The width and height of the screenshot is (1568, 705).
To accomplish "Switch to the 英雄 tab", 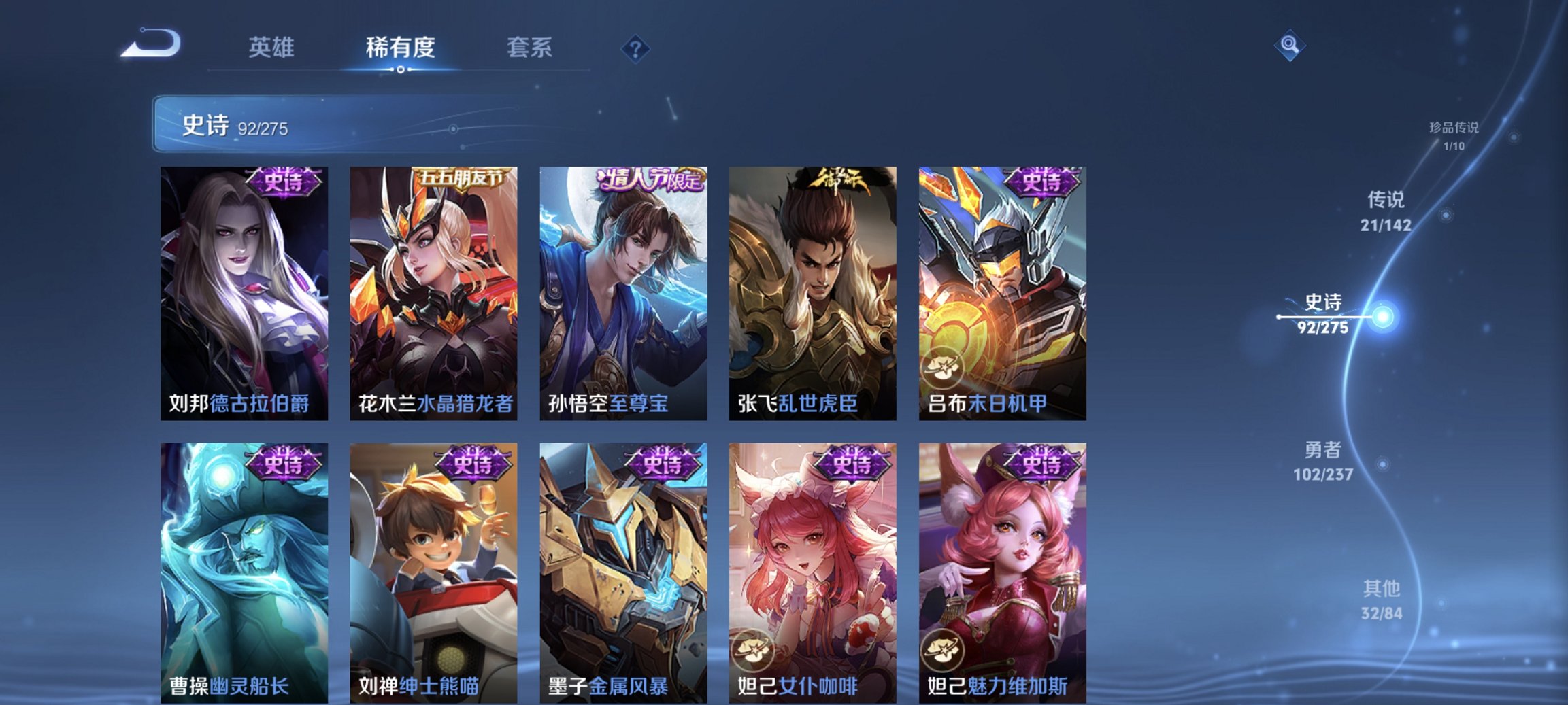I will click(x=273, y=49).
